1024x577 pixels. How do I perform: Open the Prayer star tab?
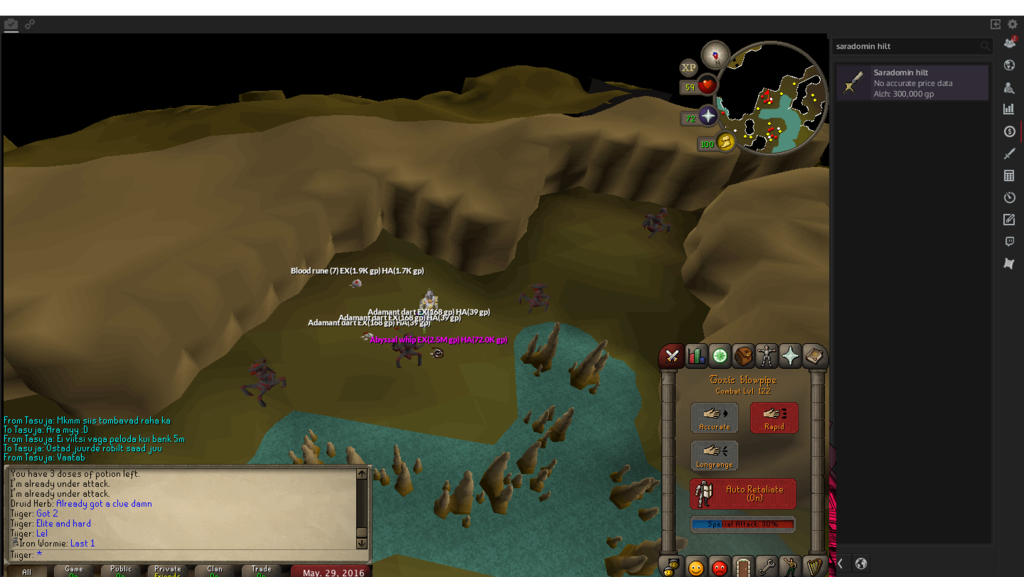pyautogui.click(x=790, y=356)
